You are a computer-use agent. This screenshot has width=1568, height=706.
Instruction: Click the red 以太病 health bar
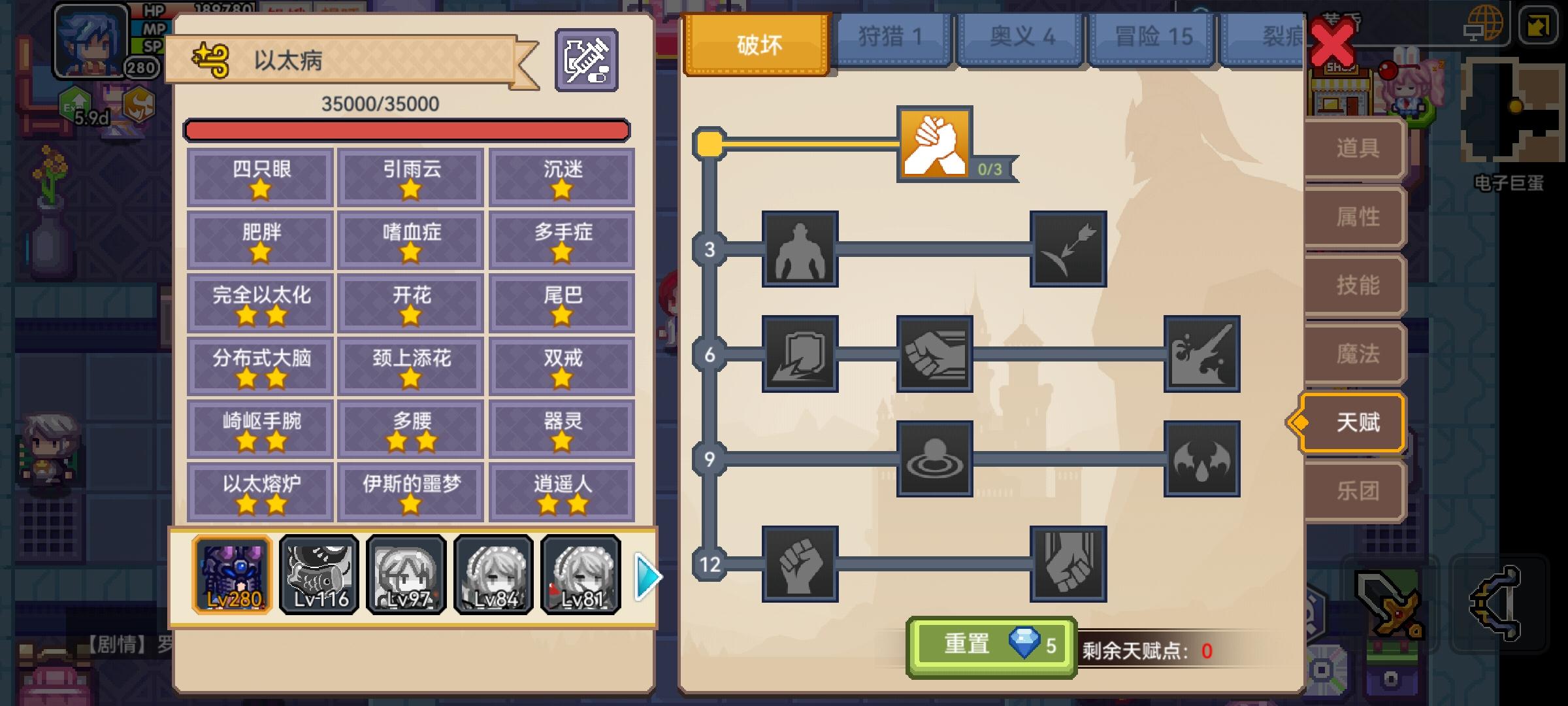(x=408, y=130)
